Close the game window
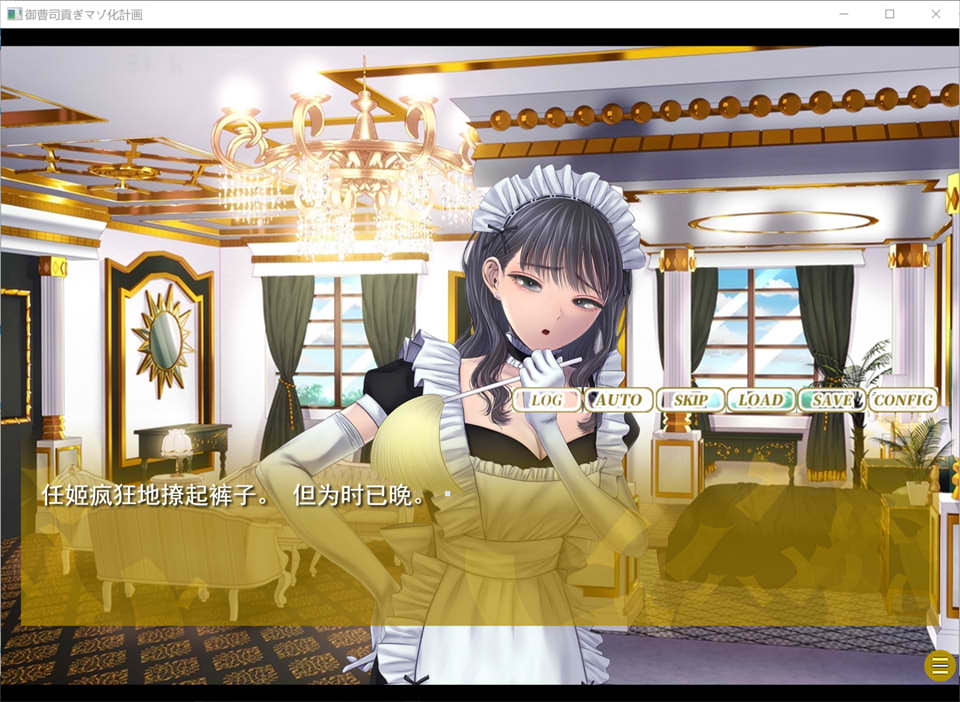 pyautogui.click(x=936, y=14)
